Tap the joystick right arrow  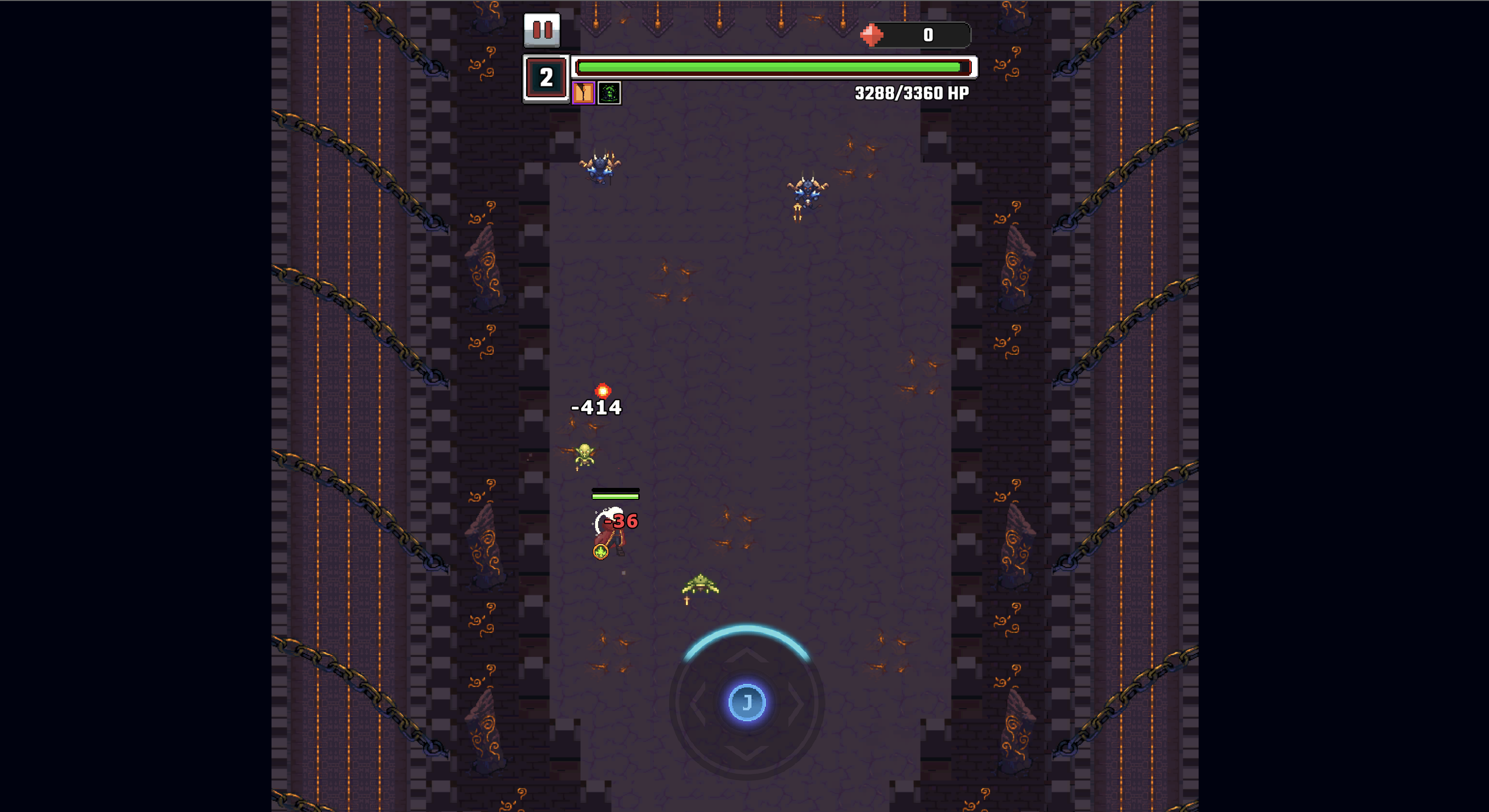coord(797,703)
